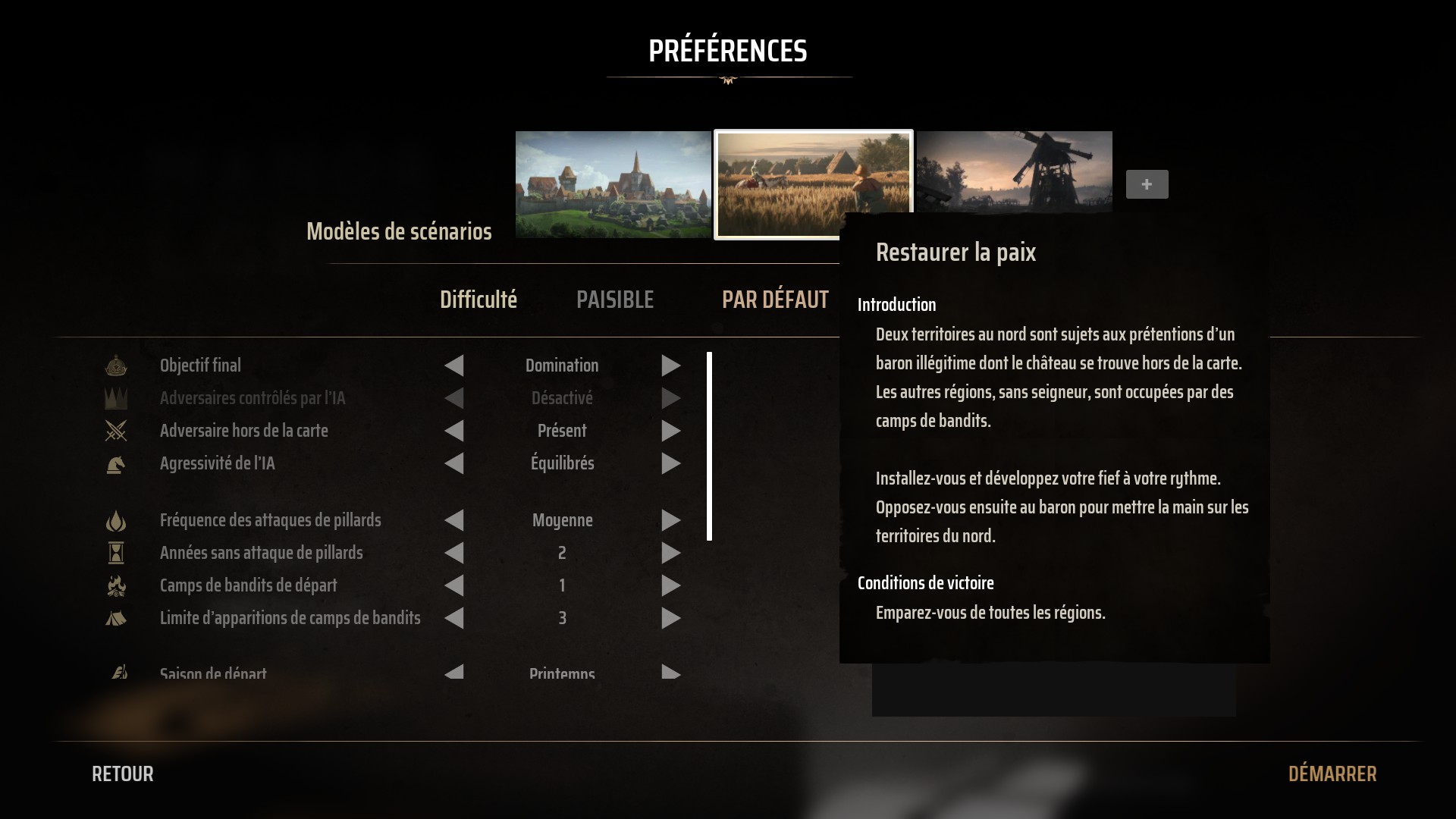Increase Camps de bandits de départ
This screenshot has height=819, width=1456.
pos(670,585)
